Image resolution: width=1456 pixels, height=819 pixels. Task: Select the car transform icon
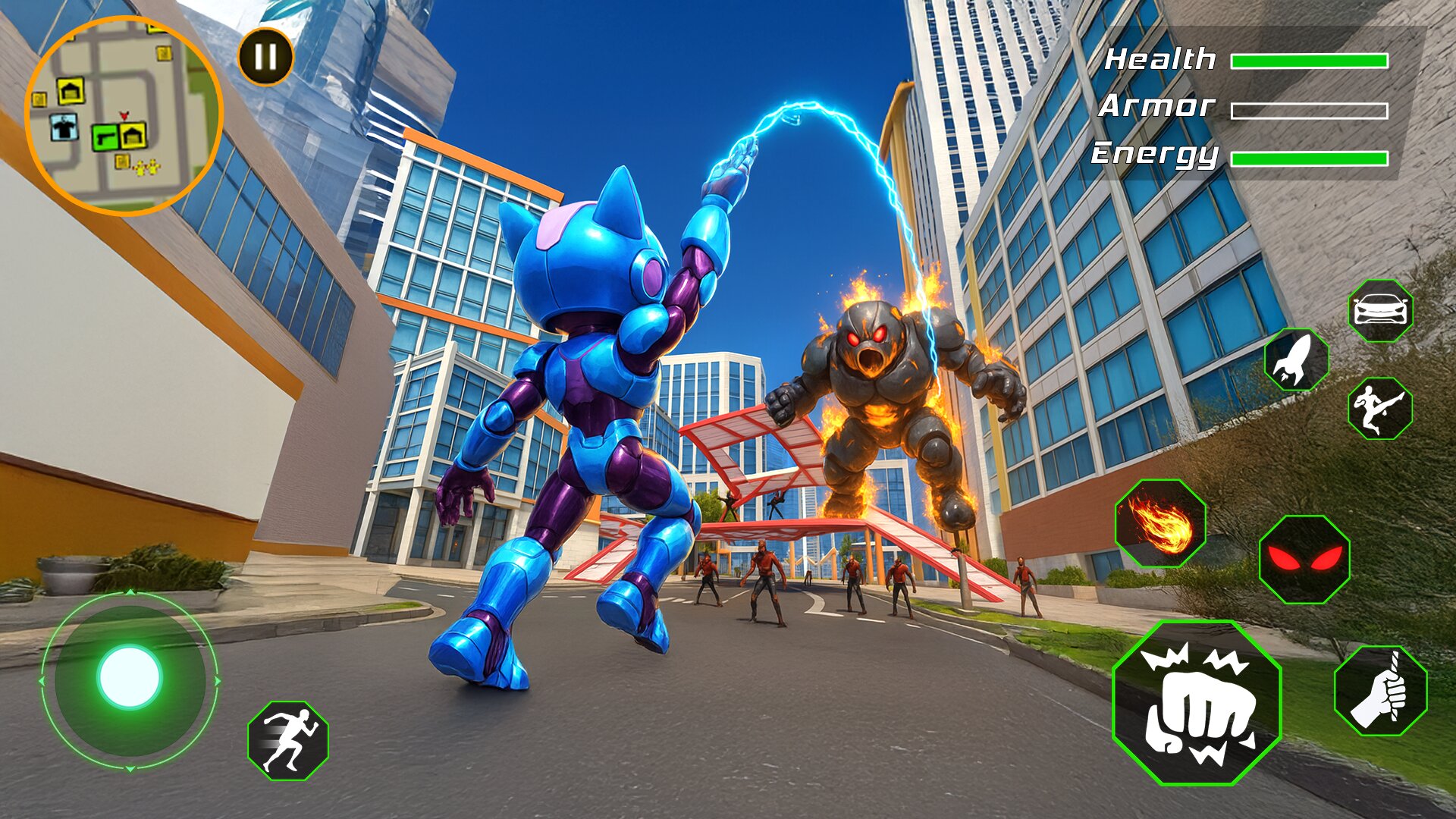1382,310
